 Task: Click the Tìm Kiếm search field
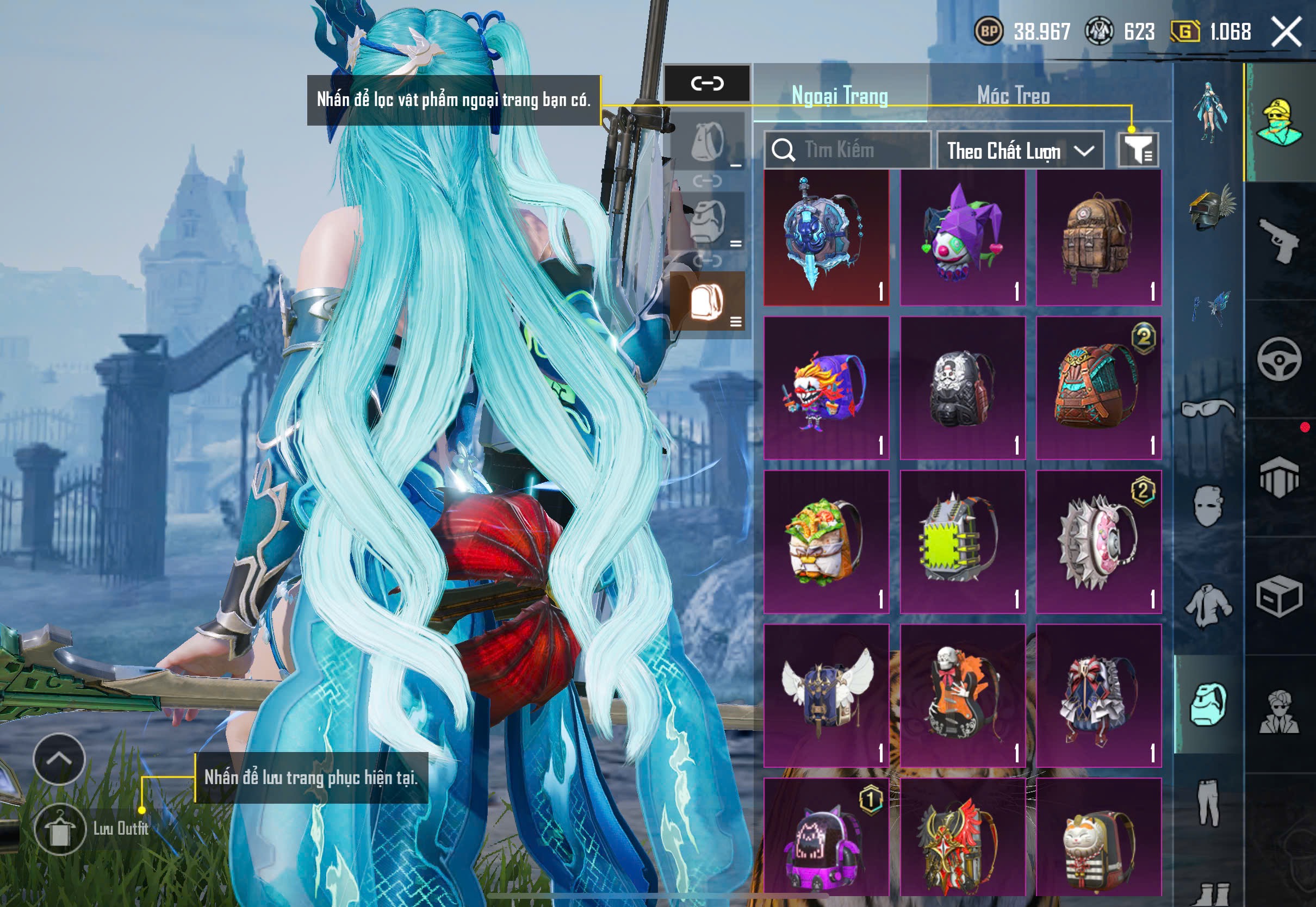[x=848, y=150]
